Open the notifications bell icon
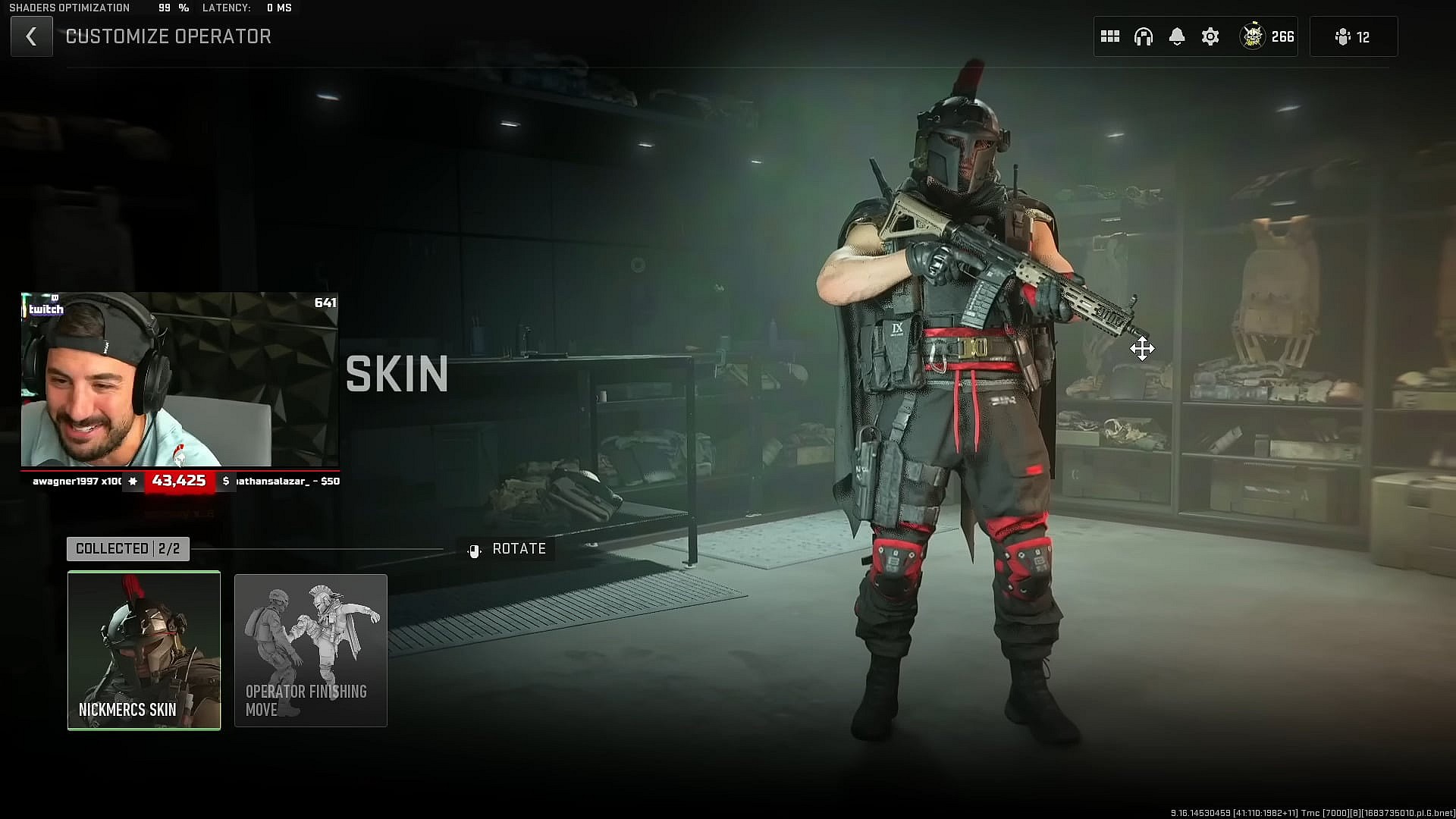 tap(1177, 36)
